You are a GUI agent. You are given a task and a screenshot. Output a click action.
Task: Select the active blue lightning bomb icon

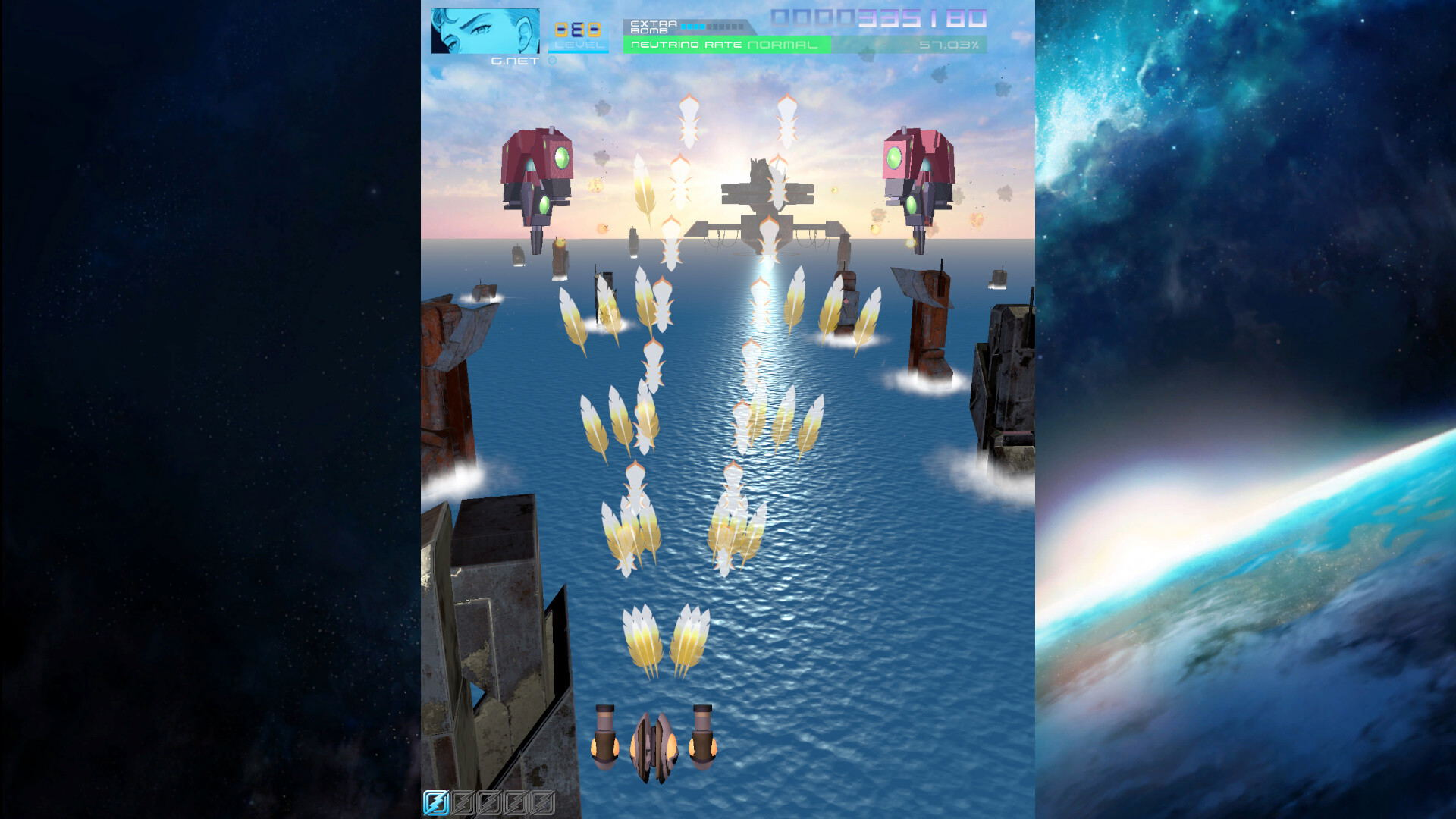coord(436,802)
